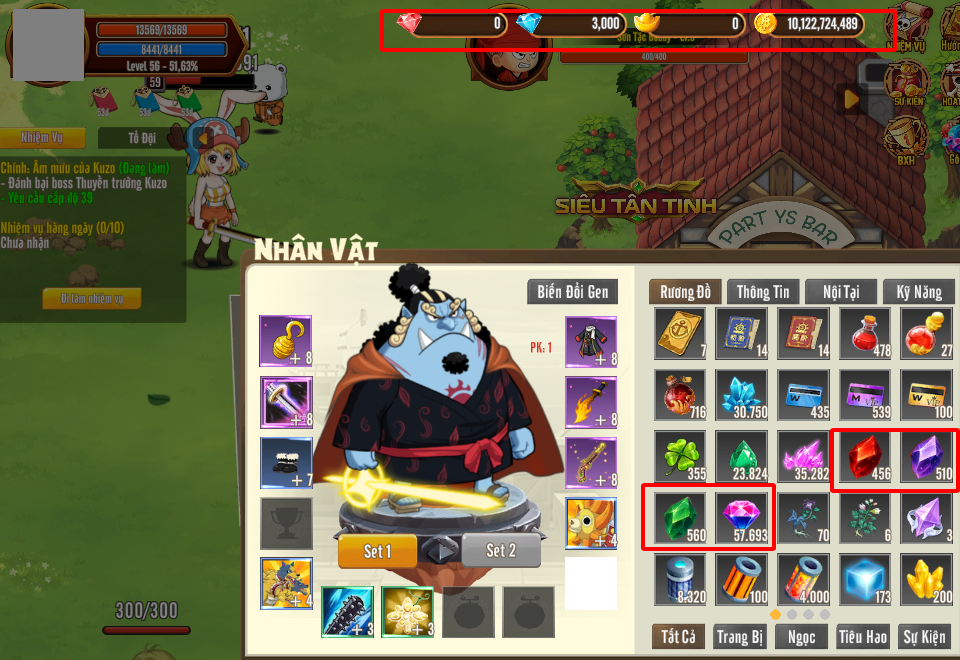Switch to the Thông Tin tab

tap(762, 292)
